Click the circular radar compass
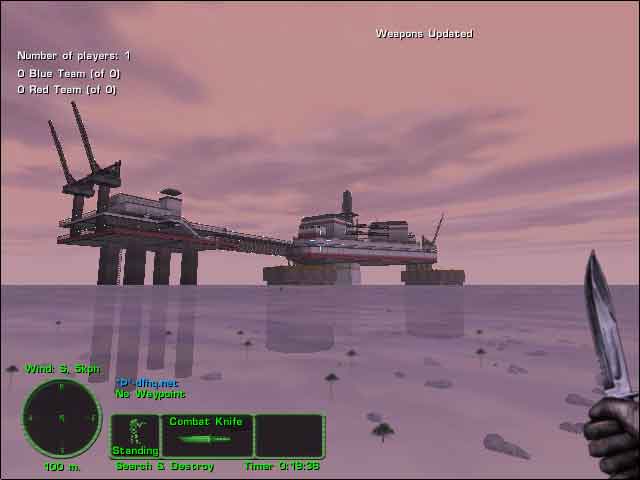The width and height of the screenshot is (640, 480). tap(61, 418)
